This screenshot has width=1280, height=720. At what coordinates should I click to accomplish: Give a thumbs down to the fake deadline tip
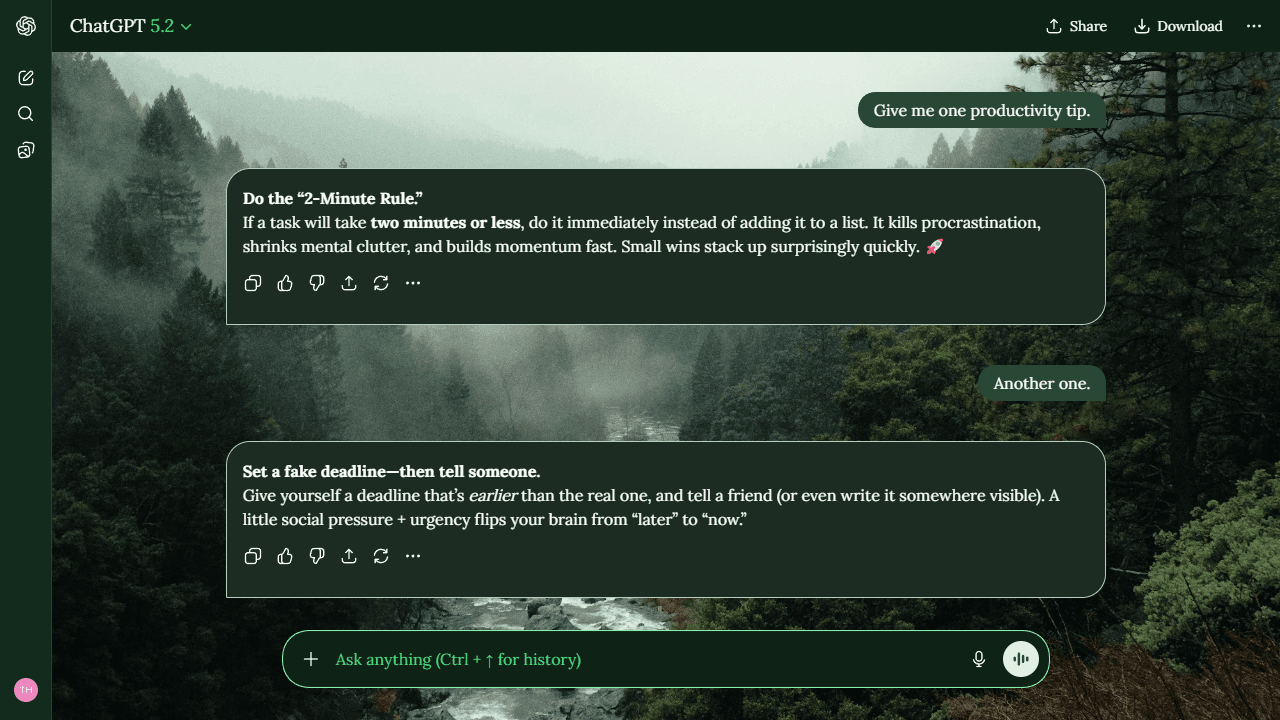[x=317, y=556]
